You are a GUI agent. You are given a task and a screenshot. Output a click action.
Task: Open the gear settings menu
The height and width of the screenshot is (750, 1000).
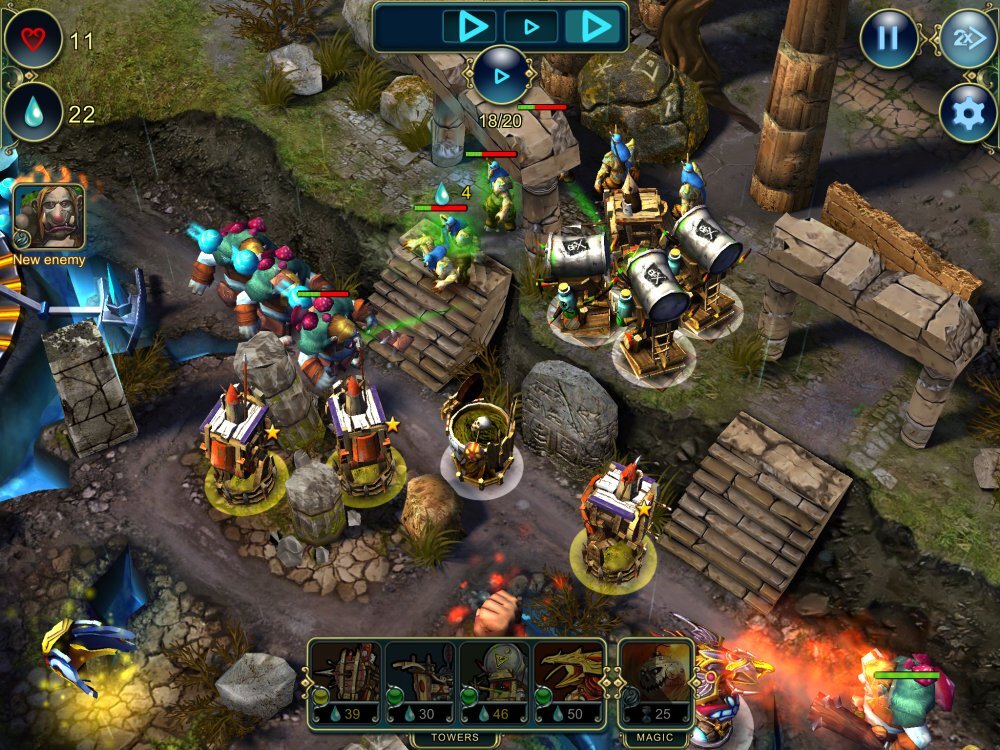click(x=968, y=113)
